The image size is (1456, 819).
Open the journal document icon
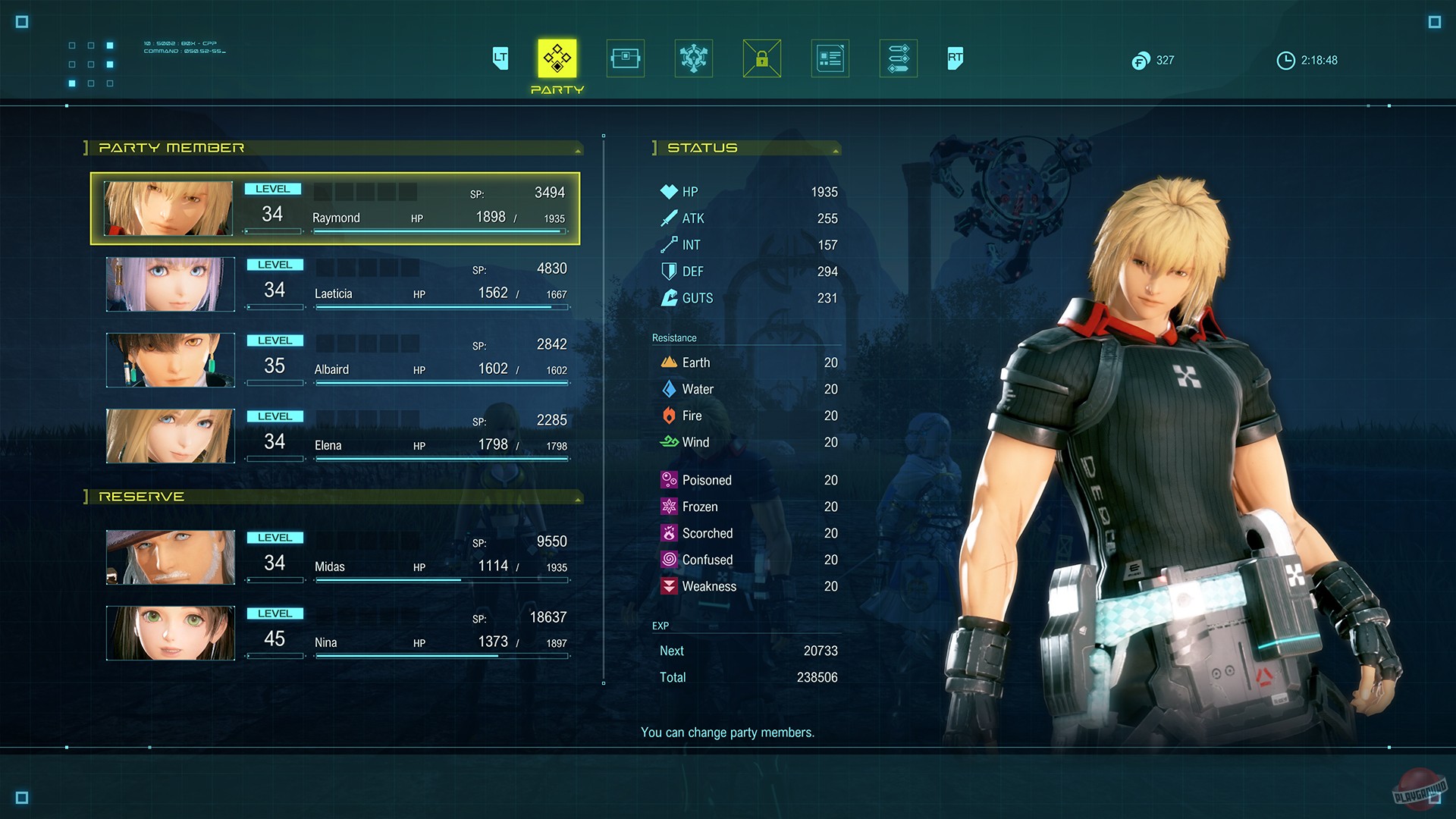830,58
